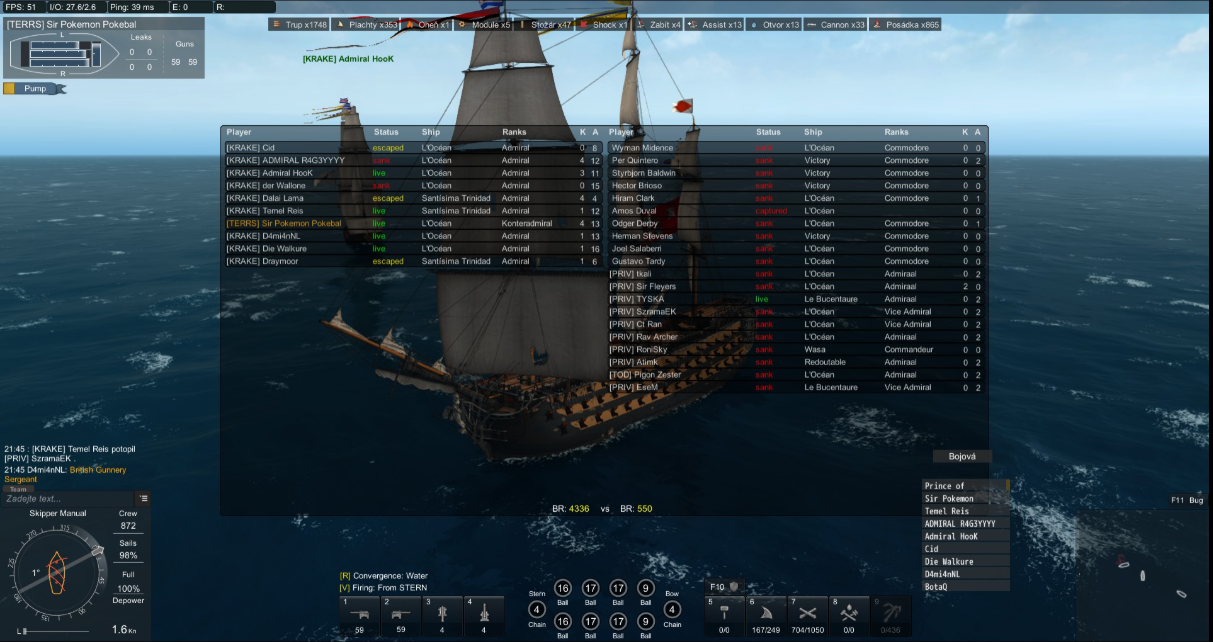
Task: Select hotbar slot 2 cannon broadside
Action: pyautogui.click(x=402, y=613)
